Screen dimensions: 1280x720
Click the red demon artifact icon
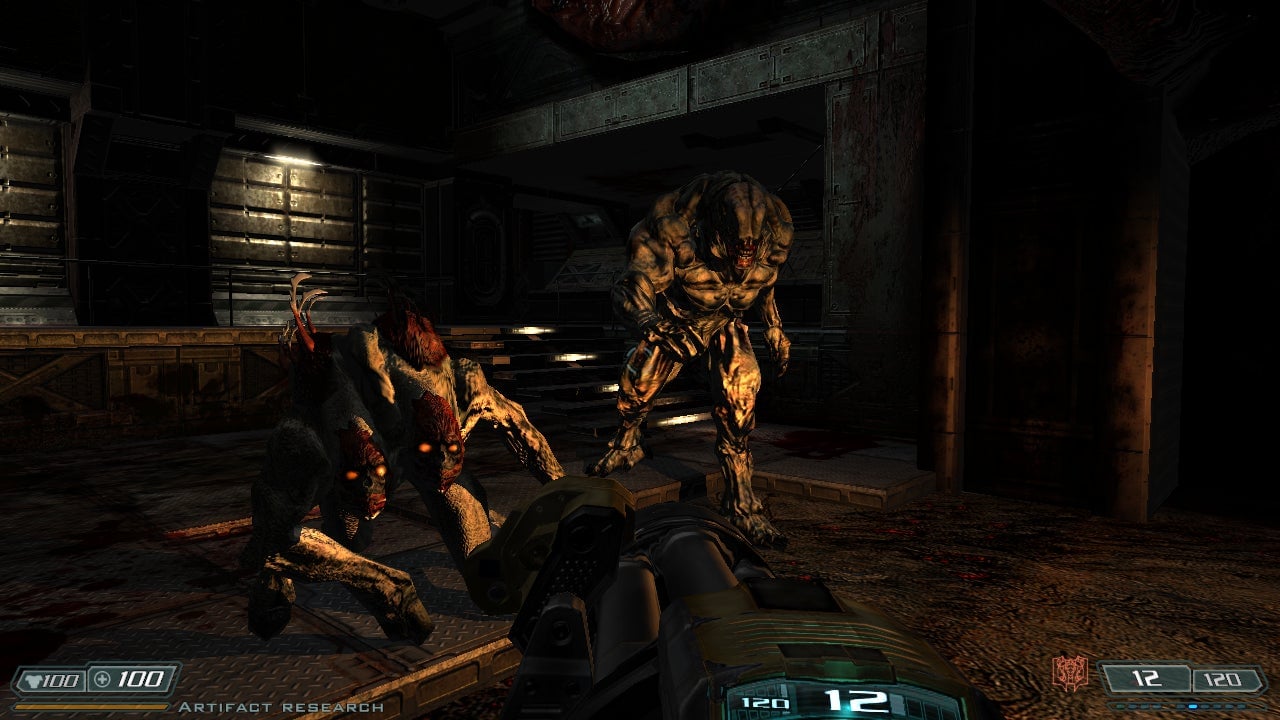point(1069,673)
